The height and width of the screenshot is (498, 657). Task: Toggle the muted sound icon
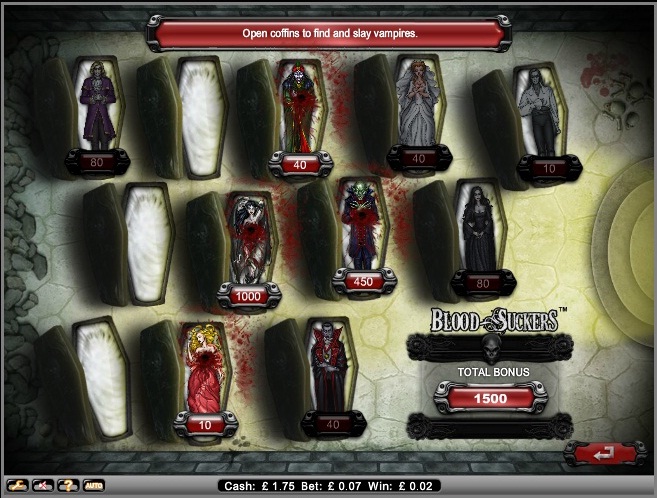43,486
